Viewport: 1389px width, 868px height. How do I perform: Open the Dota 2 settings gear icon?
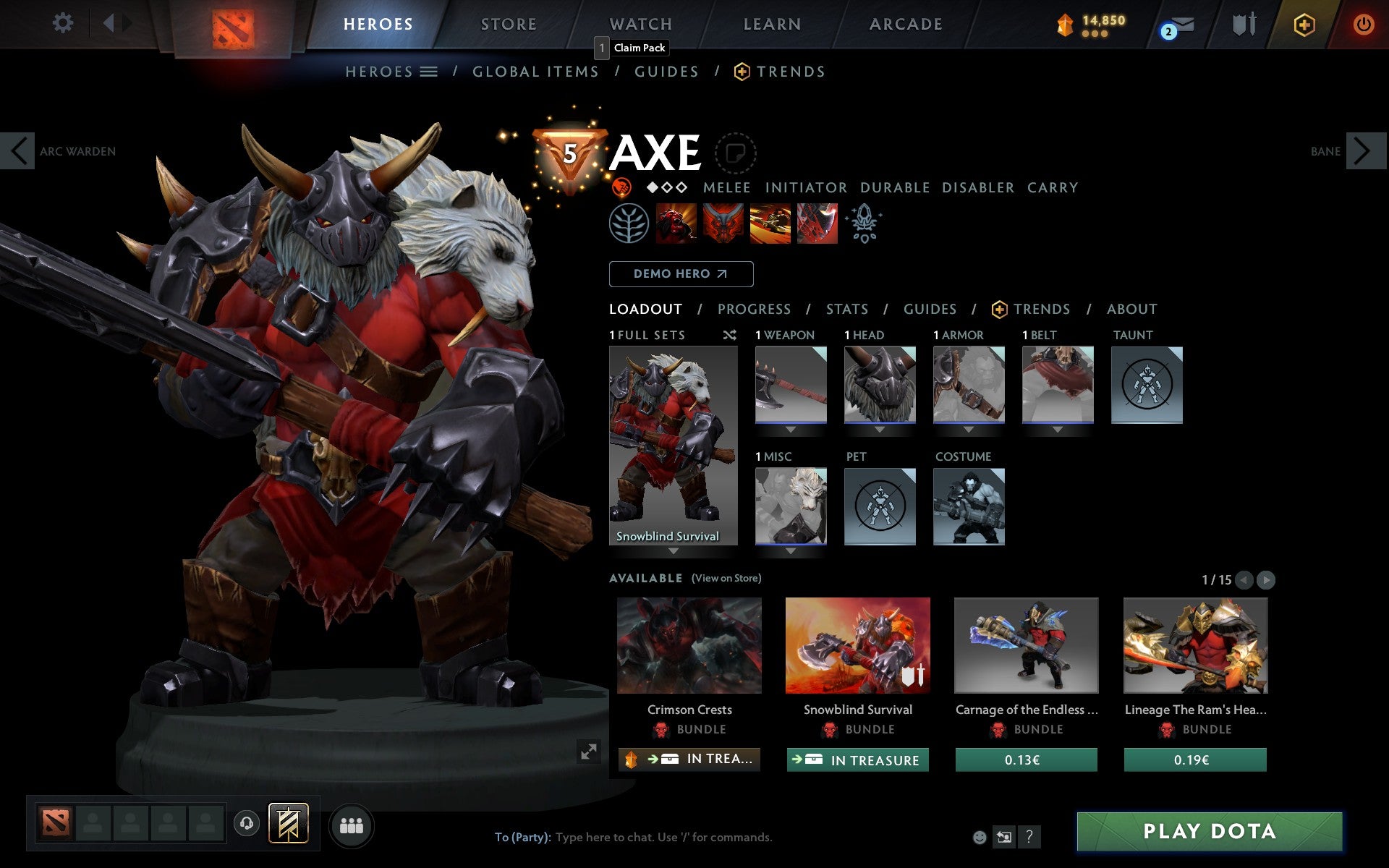[x=64, y=23]
